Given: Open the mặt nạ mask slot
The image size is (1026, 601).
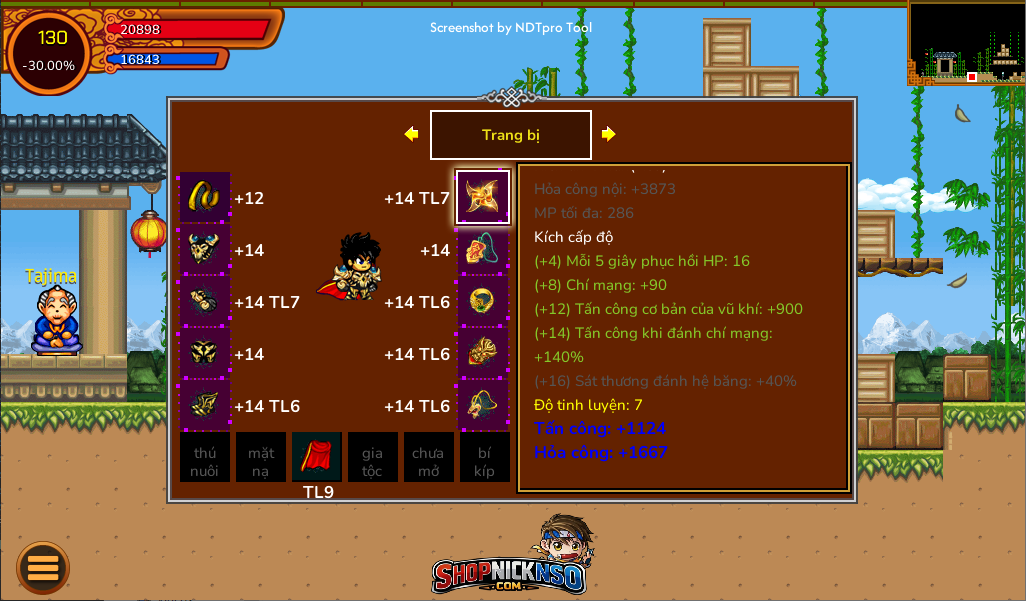Looking at the screenshot, I should coord(261,458).
